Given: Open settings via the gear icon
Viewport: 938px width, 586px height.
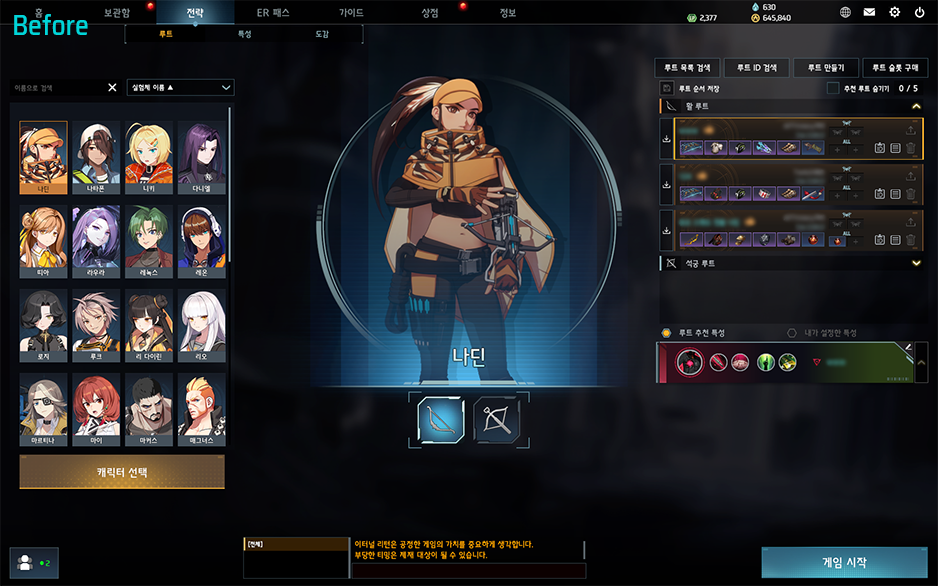Looking at the screenshot, I should tap(894, 13).
